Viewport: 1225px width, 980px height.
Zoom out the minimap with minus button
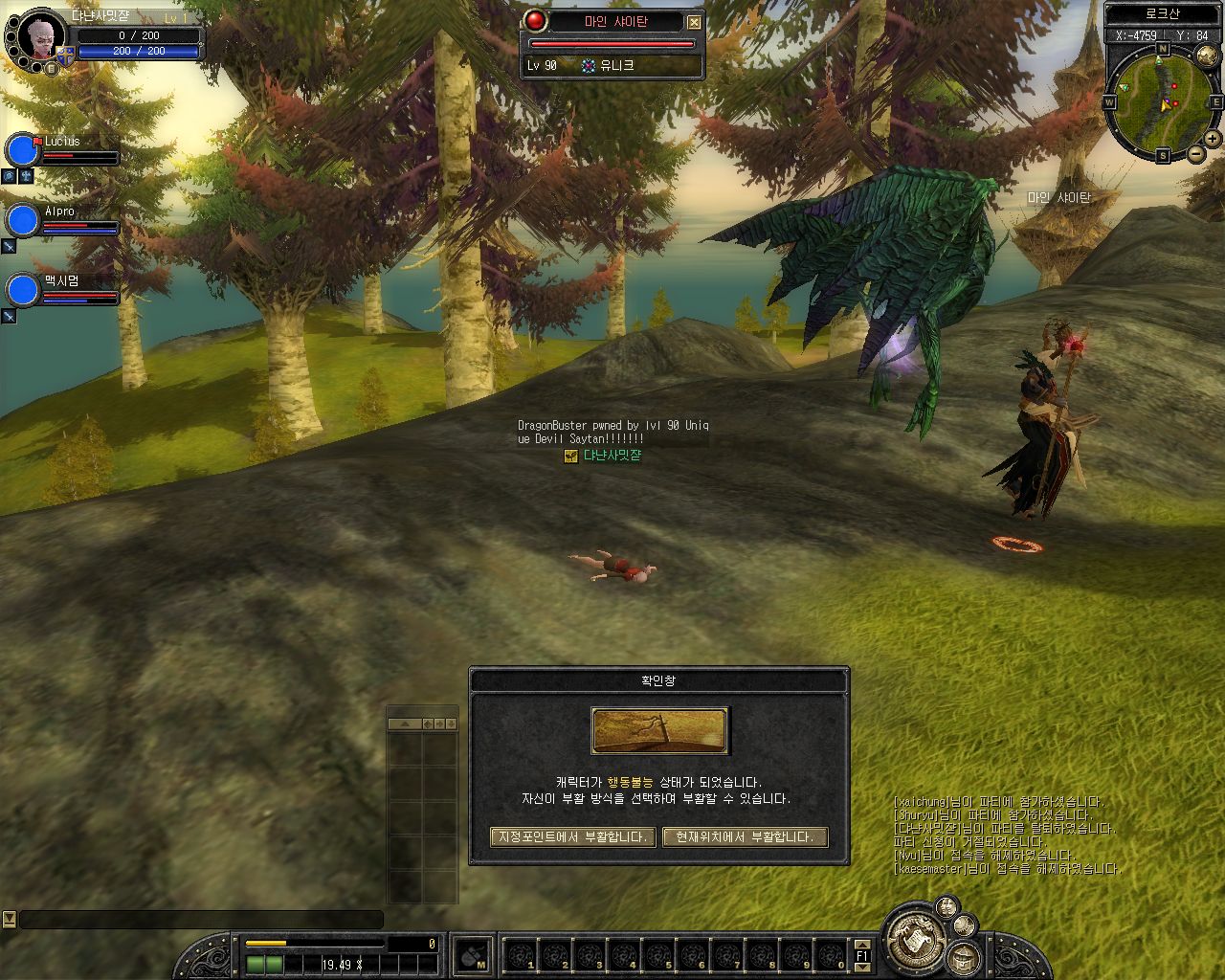tap(1195, 153)
